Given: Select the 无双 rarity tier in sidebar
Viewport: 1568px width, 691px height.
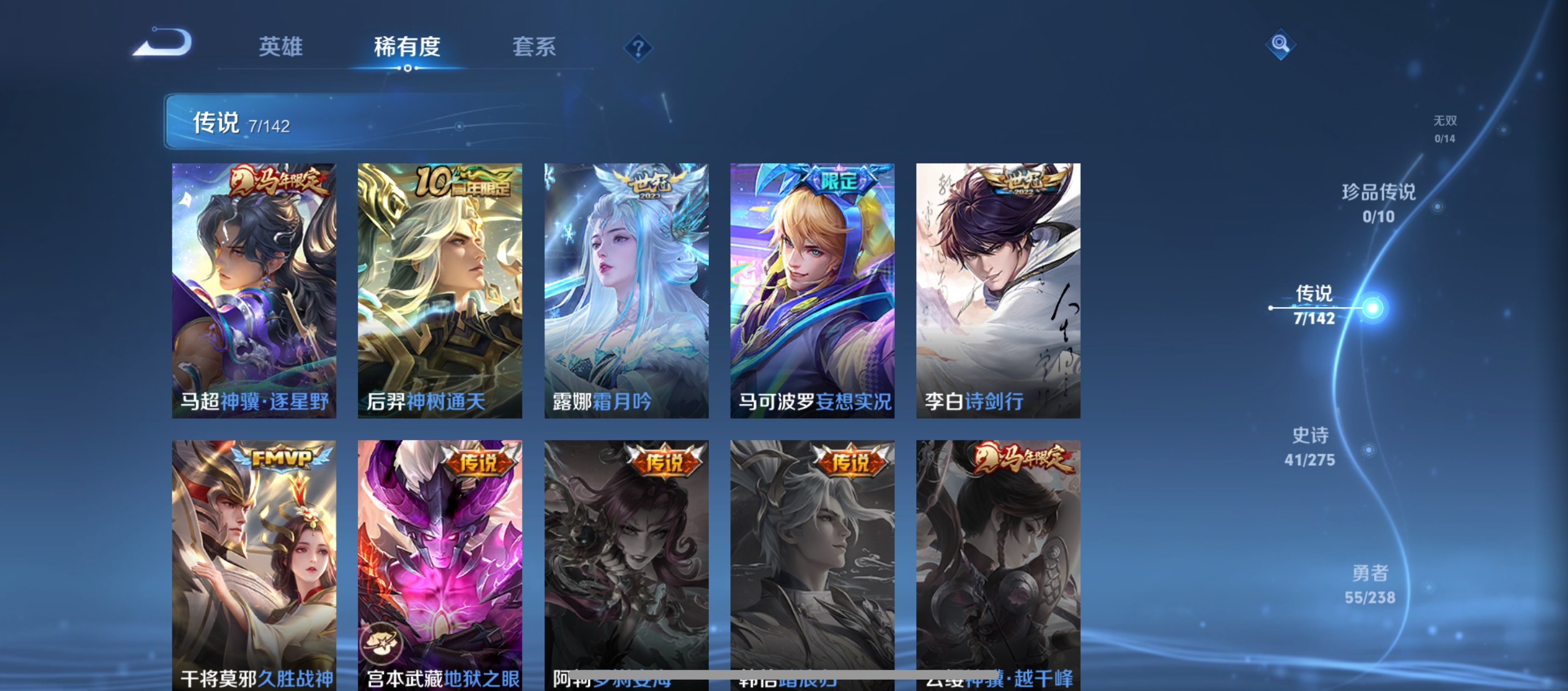Looking at the screenshot, I should (1444, 129).
